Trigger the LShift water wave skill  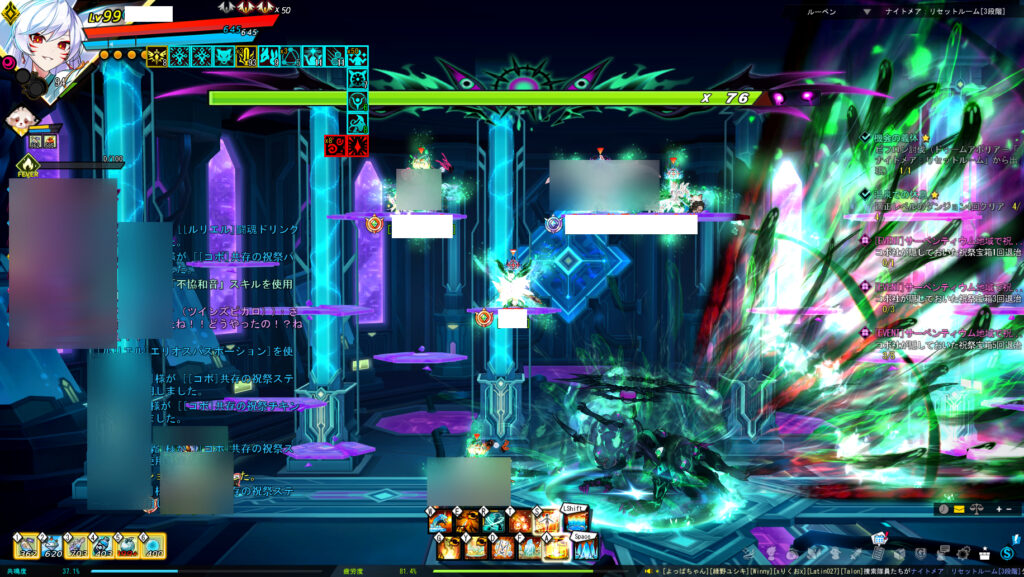575,520
